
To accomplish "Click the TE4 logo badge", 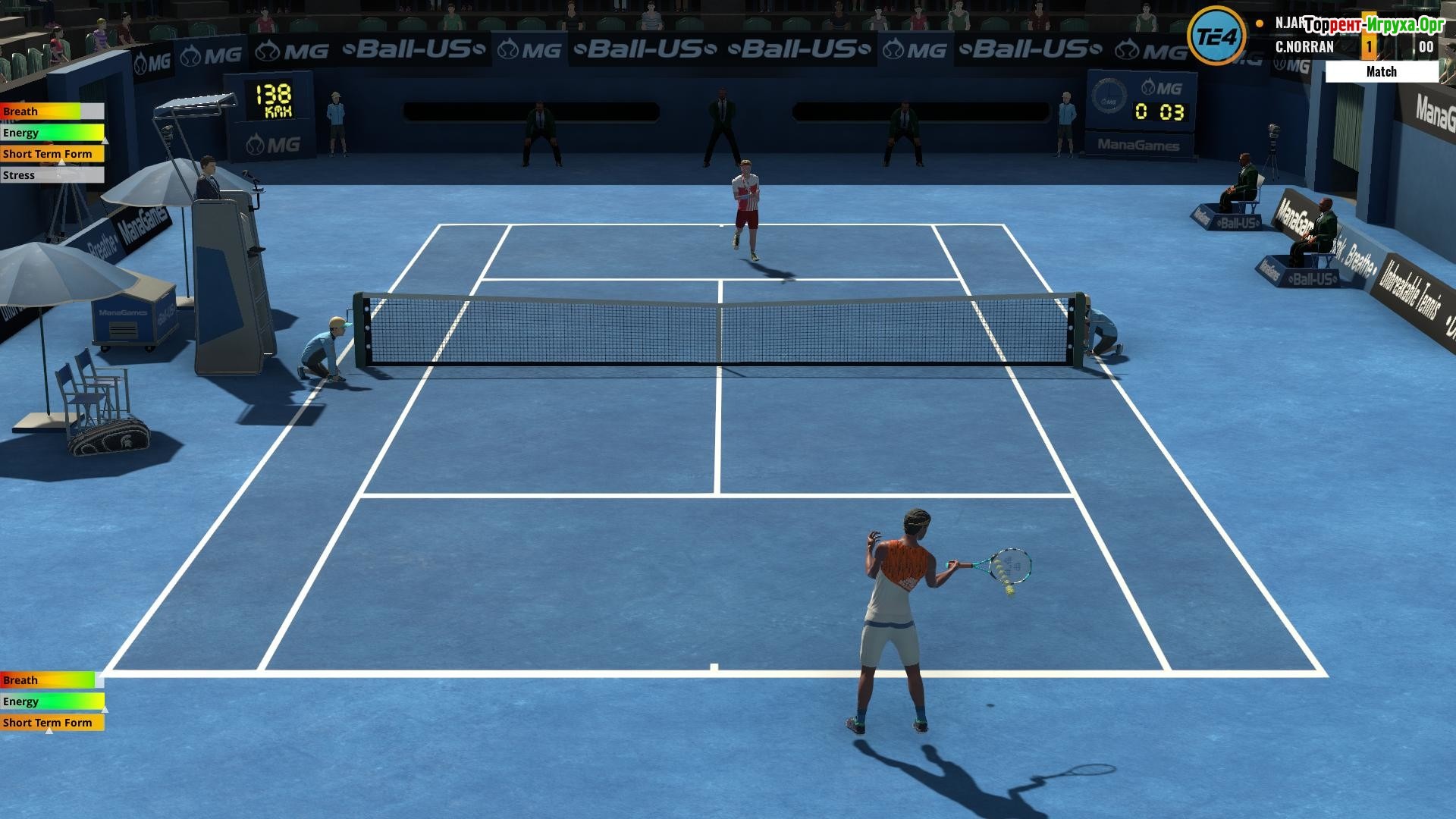I will tap(1216, 36).
